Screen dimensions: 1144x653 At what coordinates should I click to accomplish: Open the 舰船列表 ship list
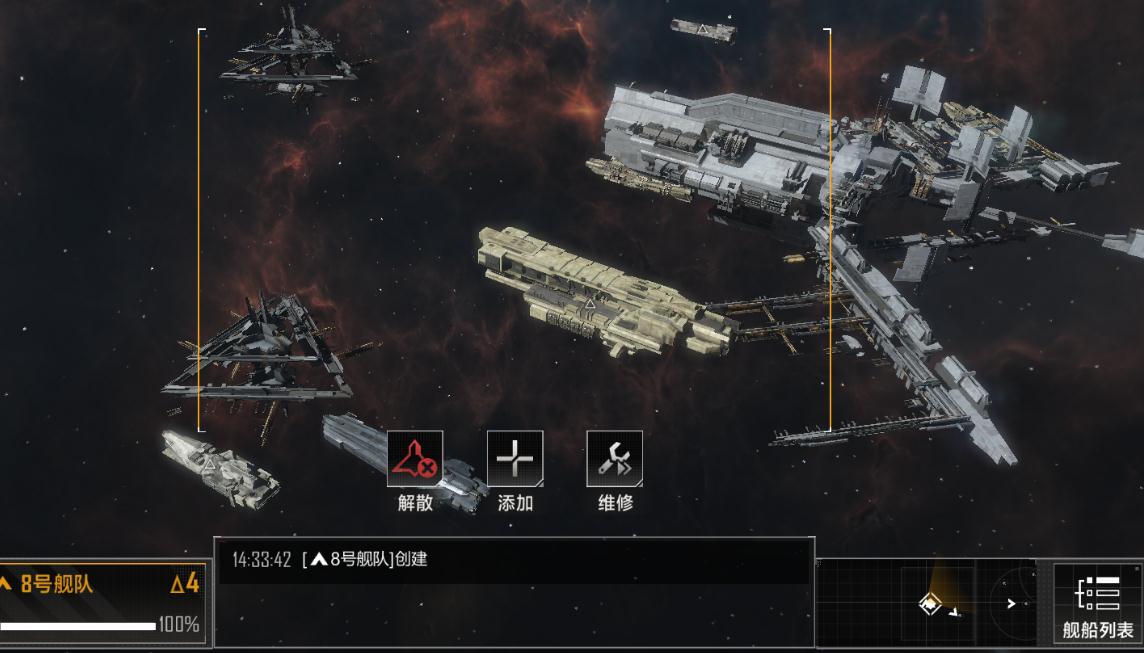[x=1097, y=603]
